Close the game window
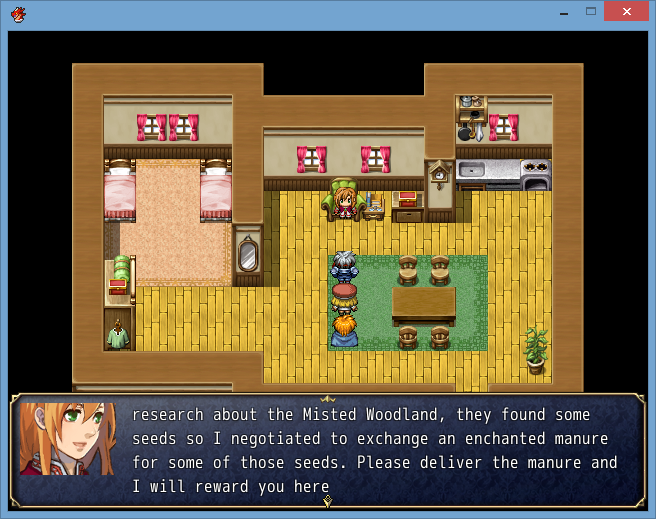Image resolution: width=656 pixels, height=519 pixels. pyautogui.click(x=626, y=11)
